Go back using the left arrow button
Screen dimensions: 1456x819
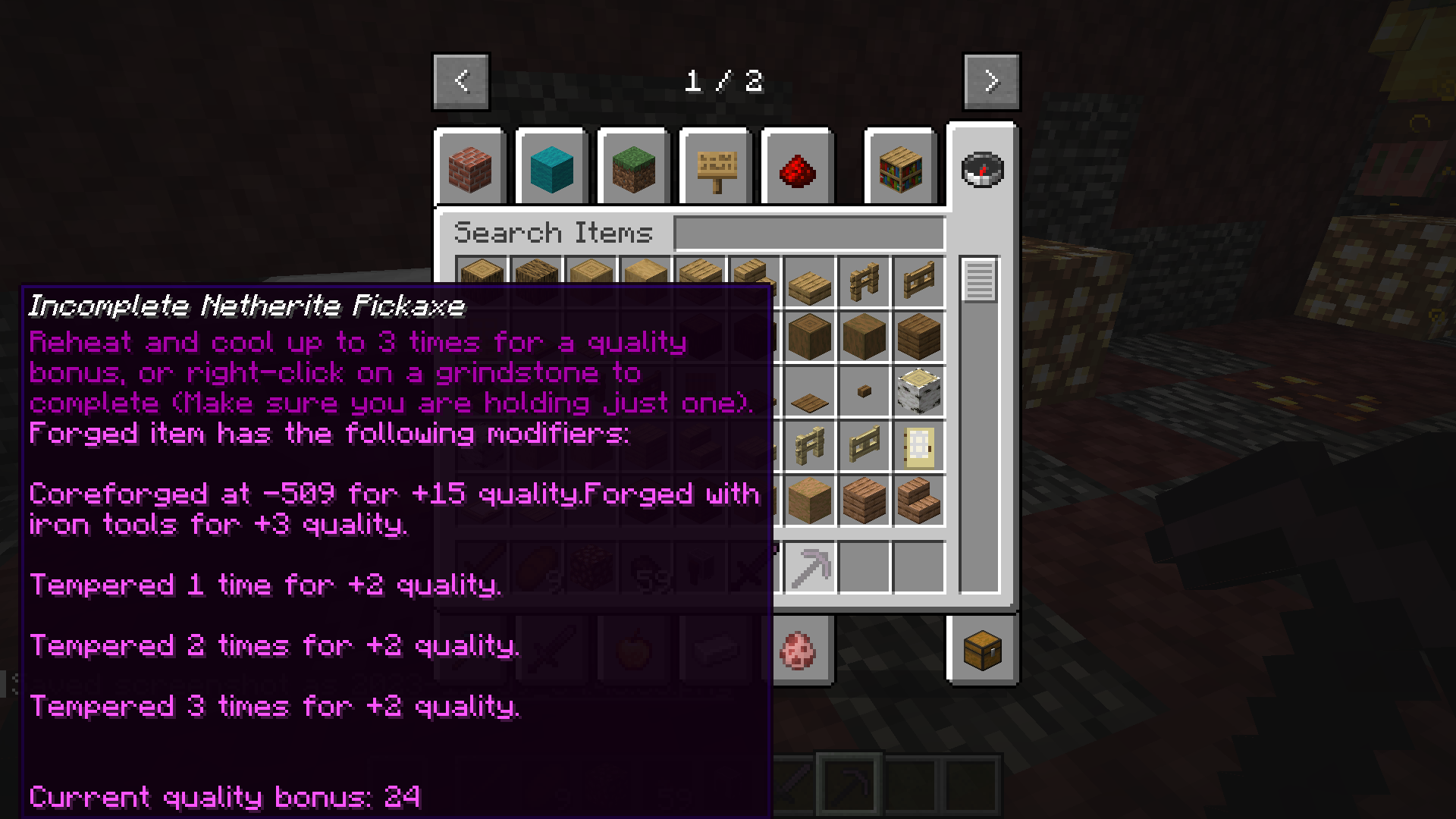click(460, 81)
